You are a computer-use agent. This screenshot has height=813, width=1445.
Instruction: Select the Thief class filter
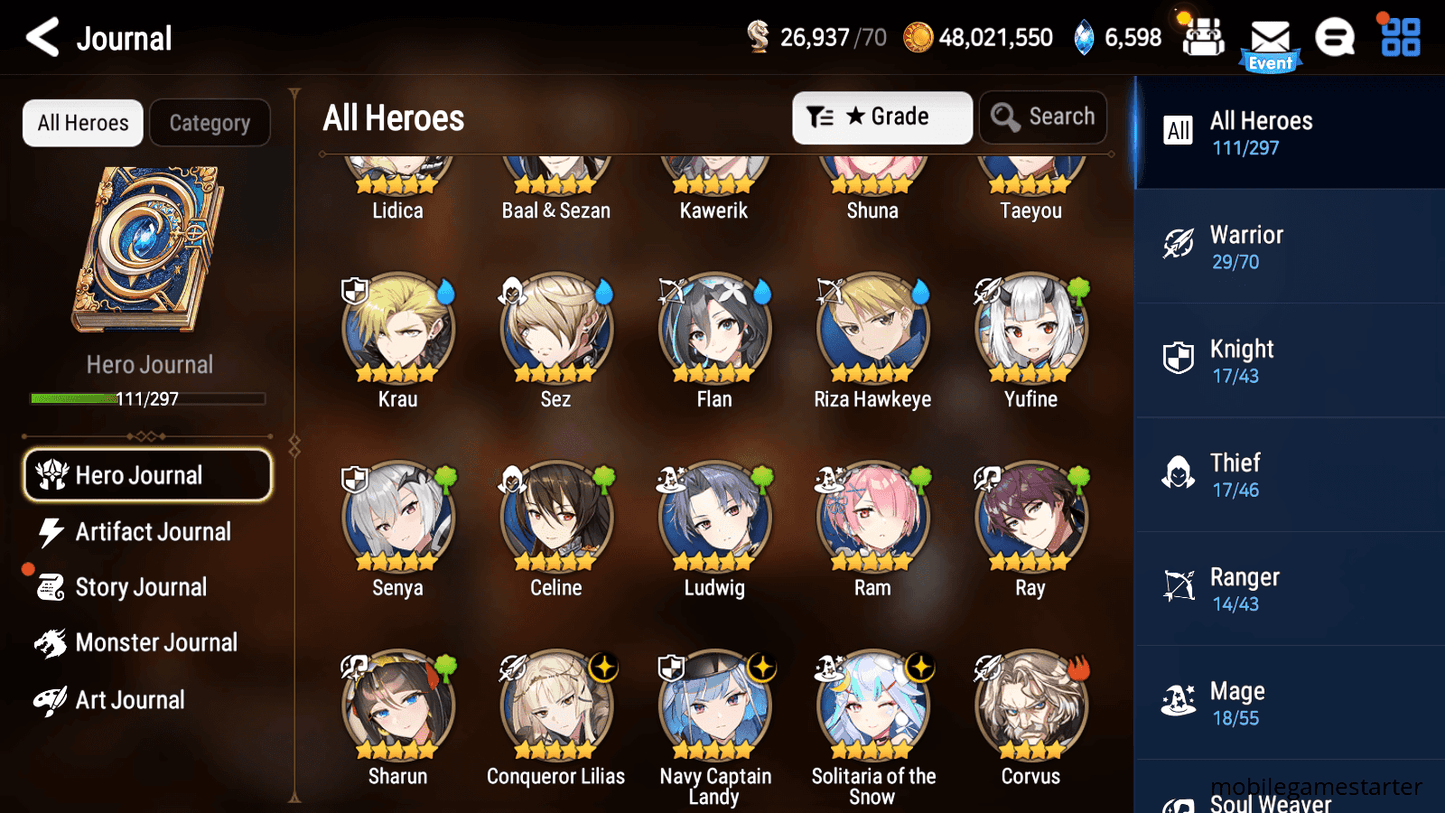1180,473
